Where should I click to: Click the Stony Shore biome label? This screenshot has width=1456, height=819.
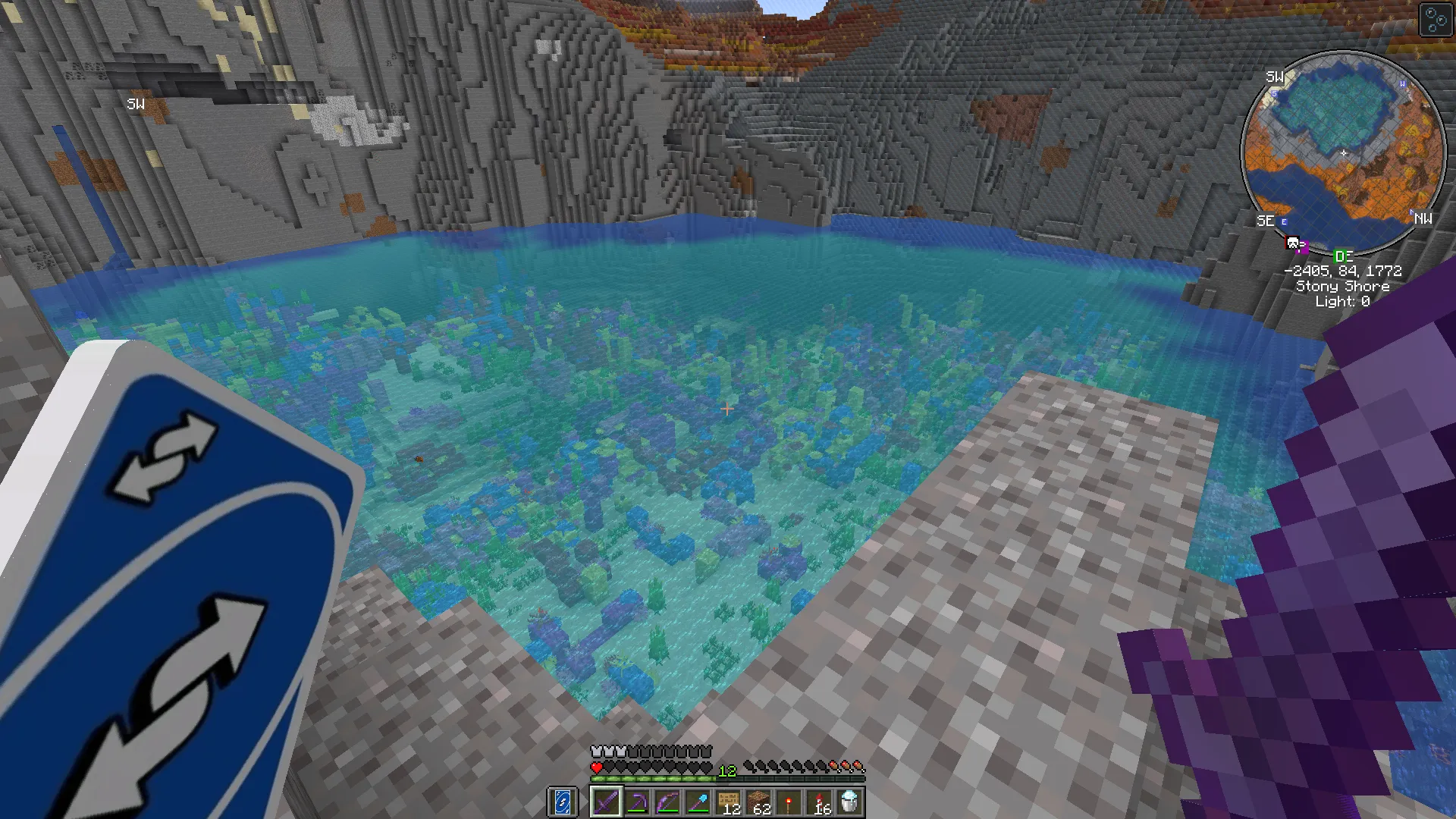pos(1342,286)
